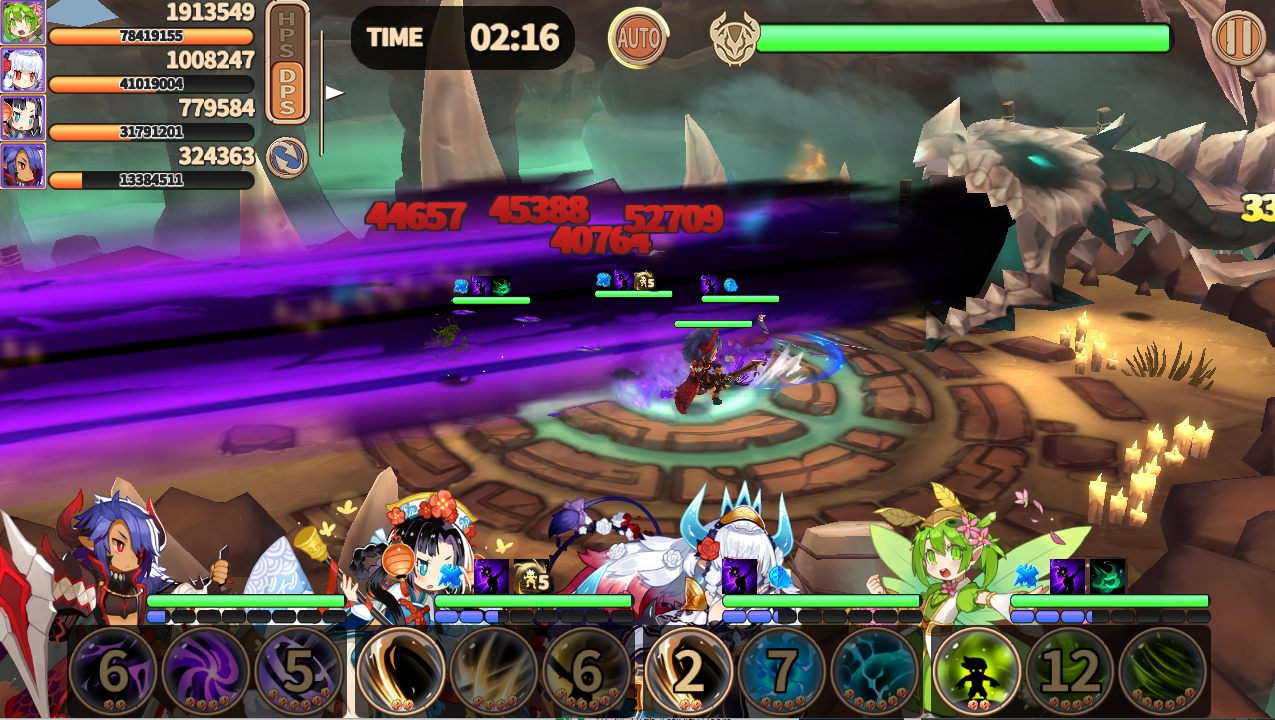Select the golden skill showing cooldown 6

[587, 670]
